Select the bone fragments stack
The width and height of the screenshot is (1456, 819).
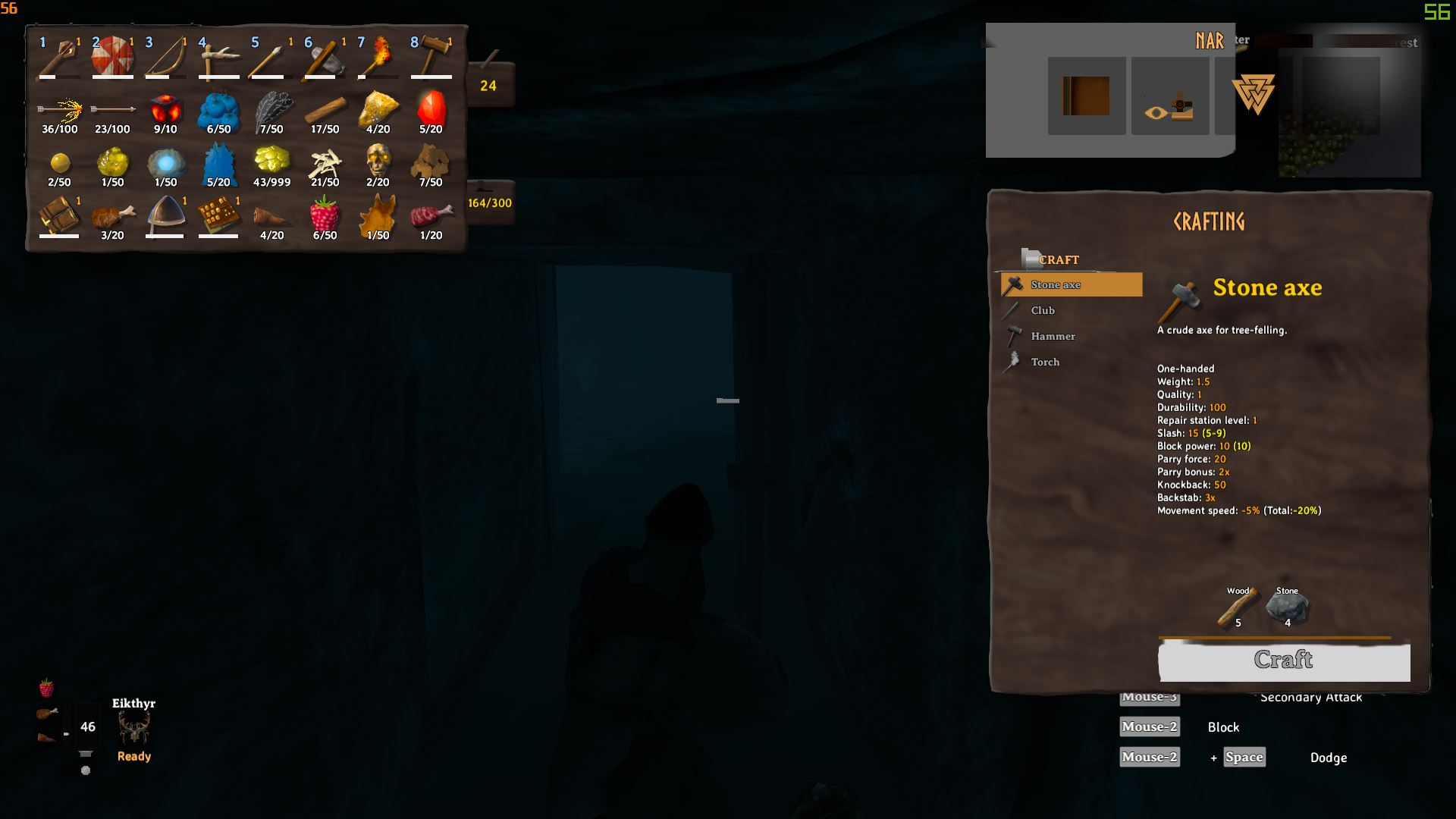(325, 163)
